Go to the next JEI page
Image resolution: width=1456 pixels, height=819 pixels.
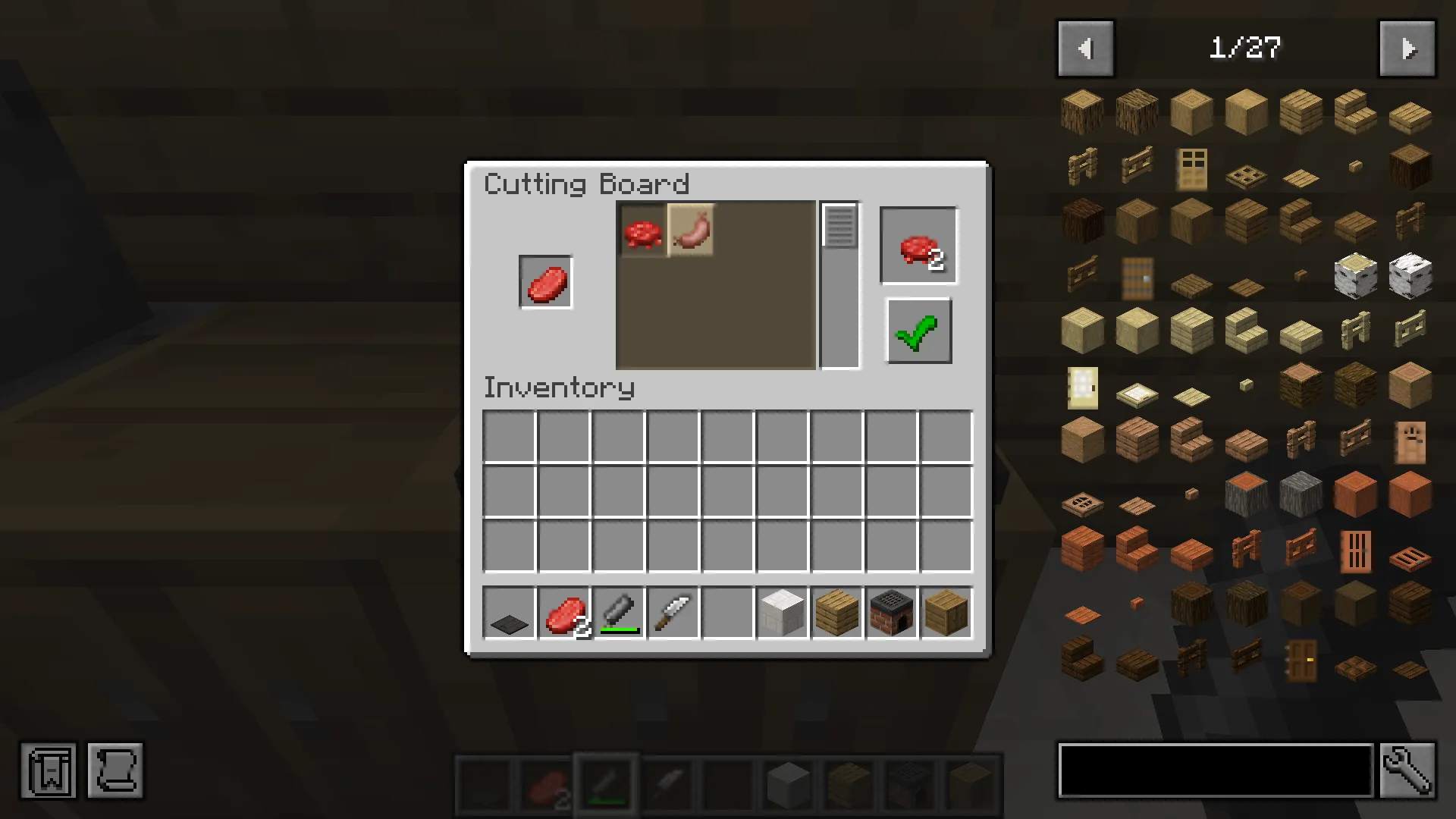[1407, 49]
